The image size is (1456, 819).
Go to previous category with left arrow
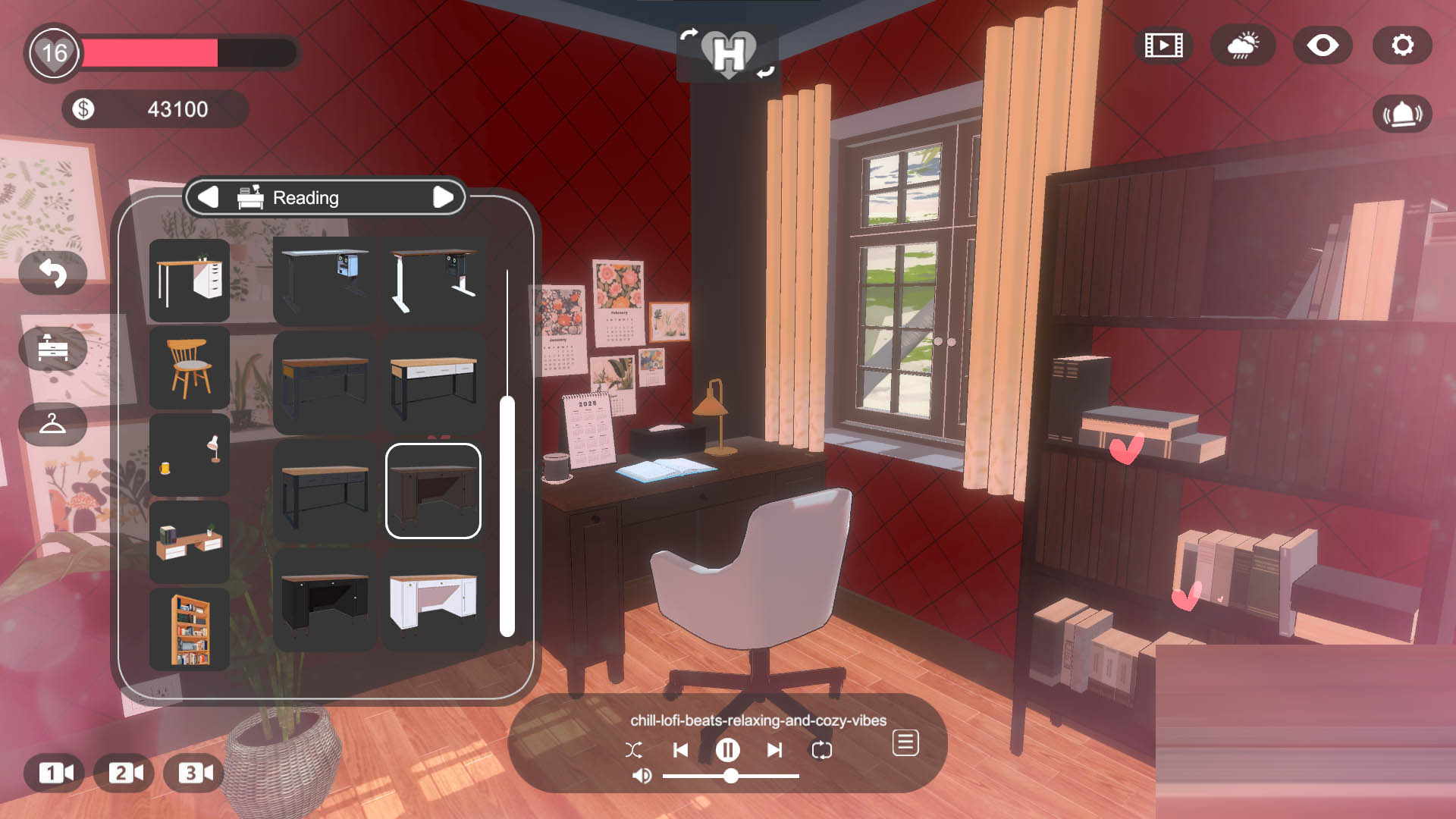coord(208,197)
